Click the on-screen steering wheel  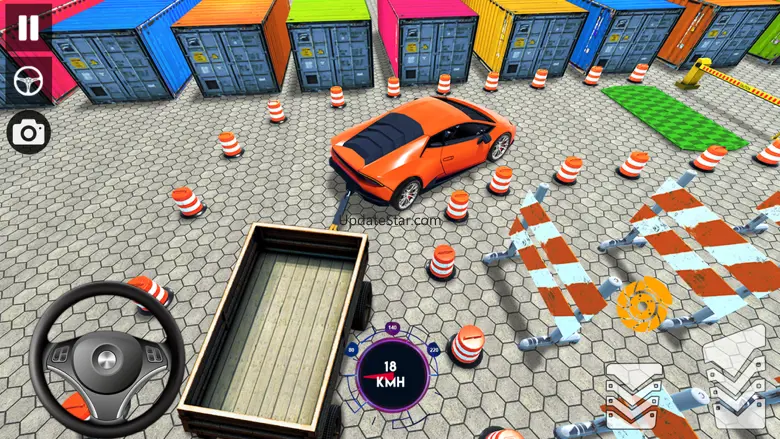(106, 359)
